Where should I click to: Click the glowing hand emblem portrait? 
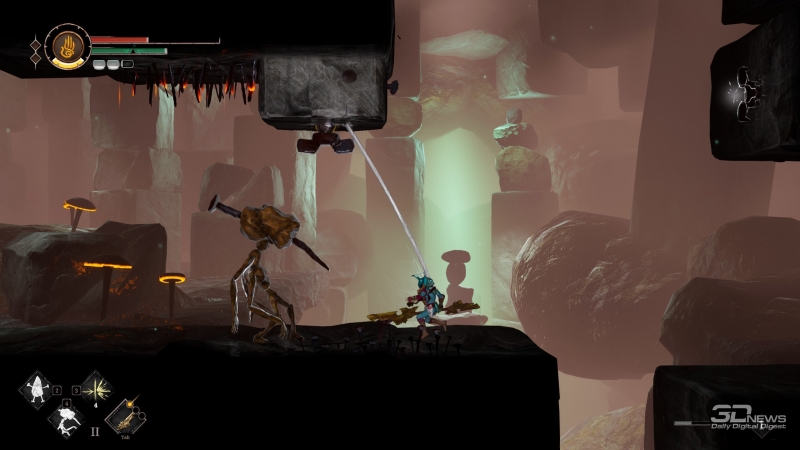pyautogui.click(x=67, y=46)
